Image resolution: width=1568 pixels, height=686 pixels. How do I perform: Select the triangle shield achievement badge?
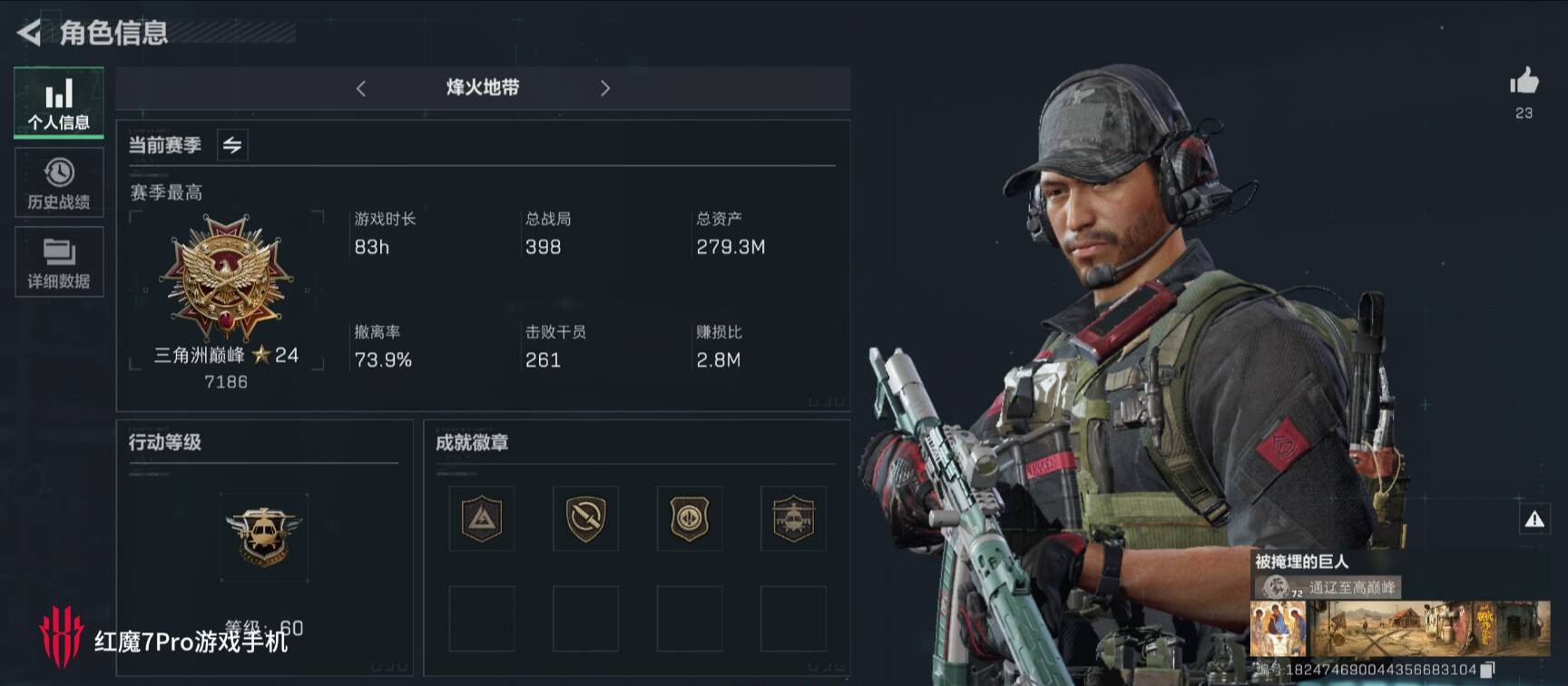click(x=482, y=519)
